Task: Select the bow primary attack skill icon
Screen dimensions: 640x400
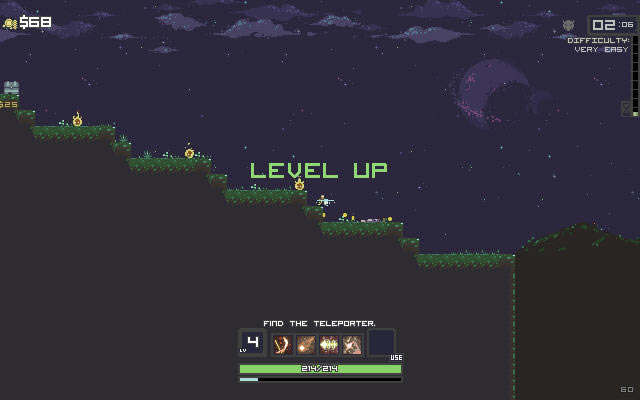Action: (x=282, y=344)
